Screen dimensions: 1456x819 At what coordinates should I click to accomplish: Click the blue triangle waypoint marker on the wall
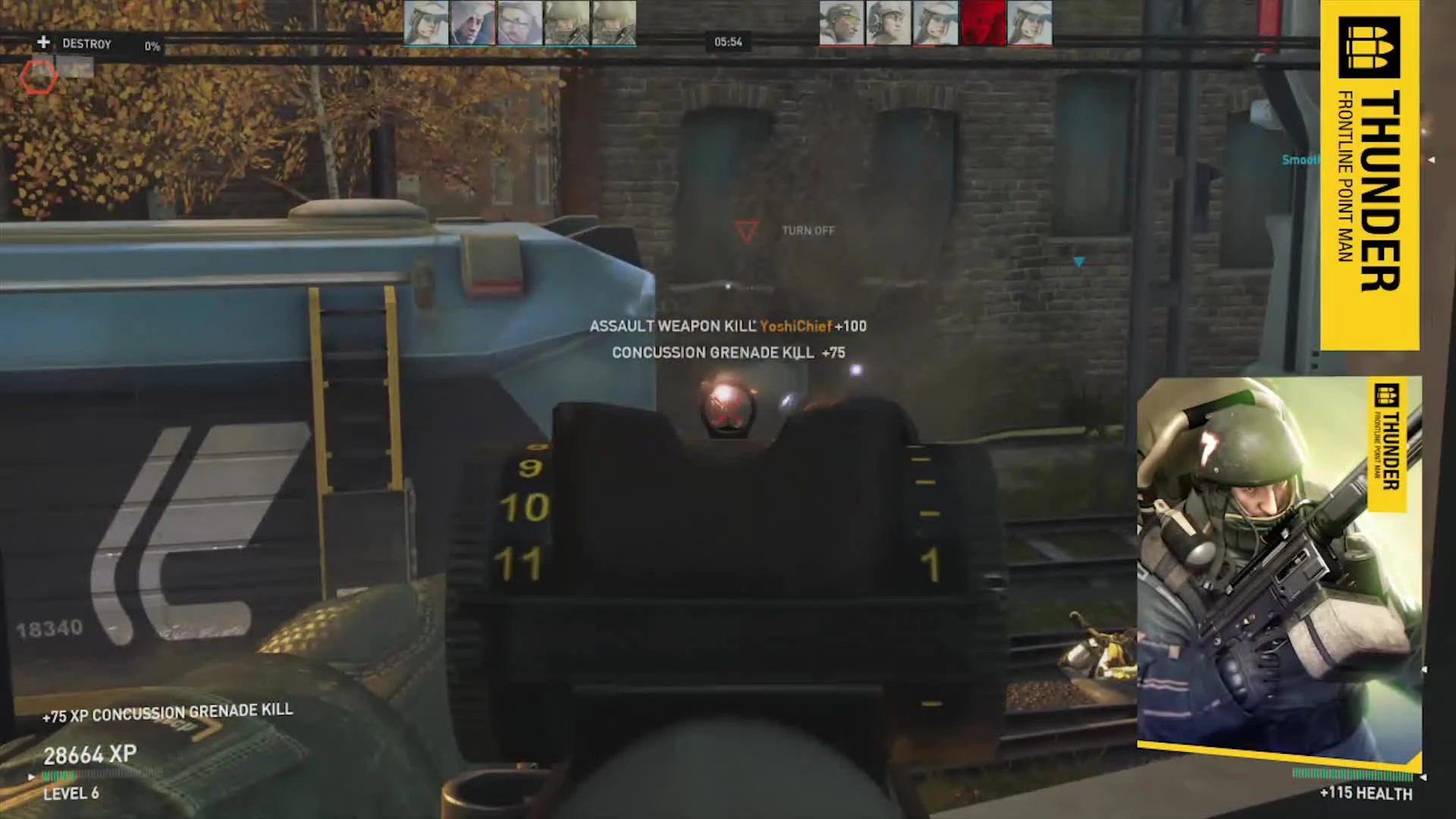pos(1080,262)
